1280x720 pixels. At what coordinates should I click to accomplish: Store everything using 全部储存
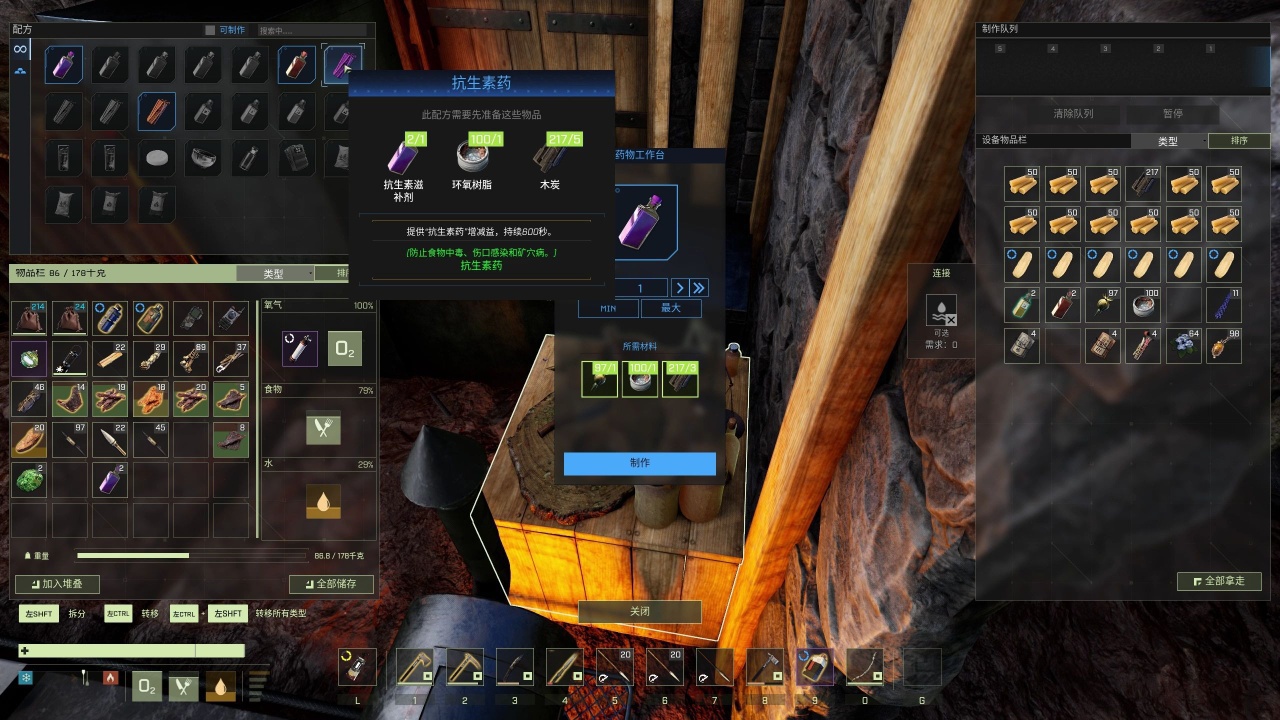coord(331,584)
